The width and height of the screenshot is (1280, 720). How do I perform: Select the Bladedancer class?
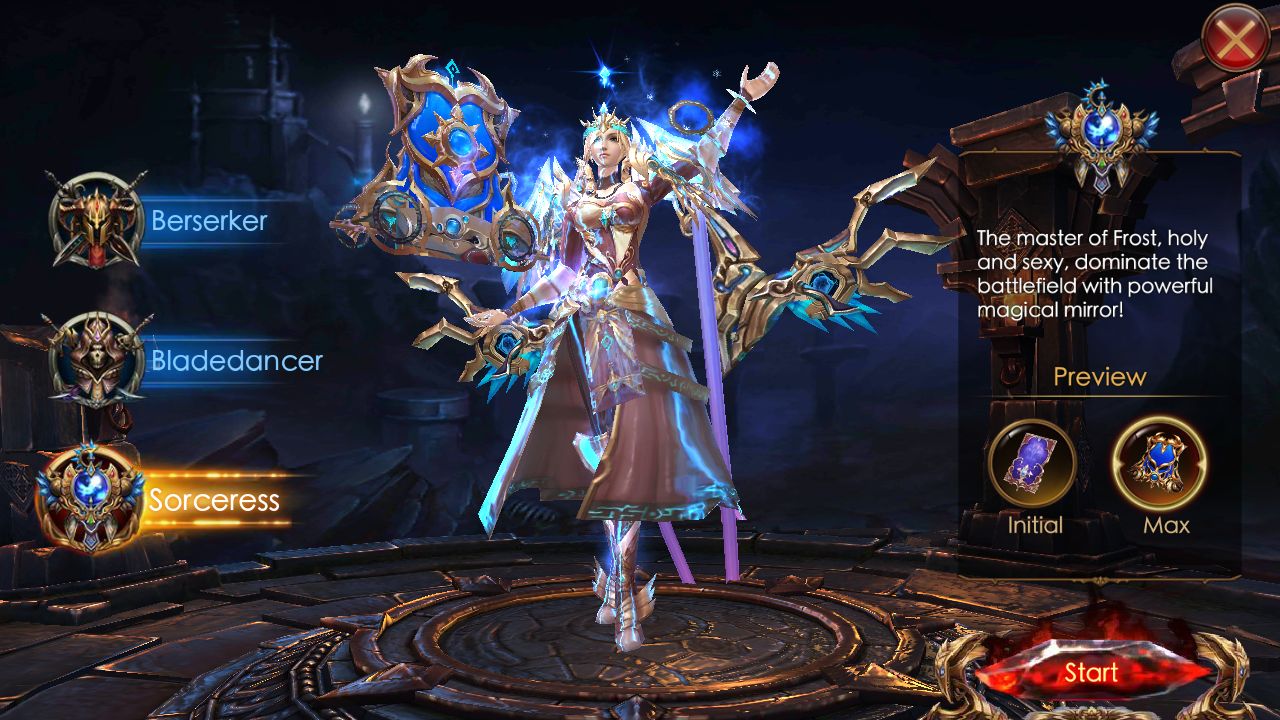[x=98, y=360]
